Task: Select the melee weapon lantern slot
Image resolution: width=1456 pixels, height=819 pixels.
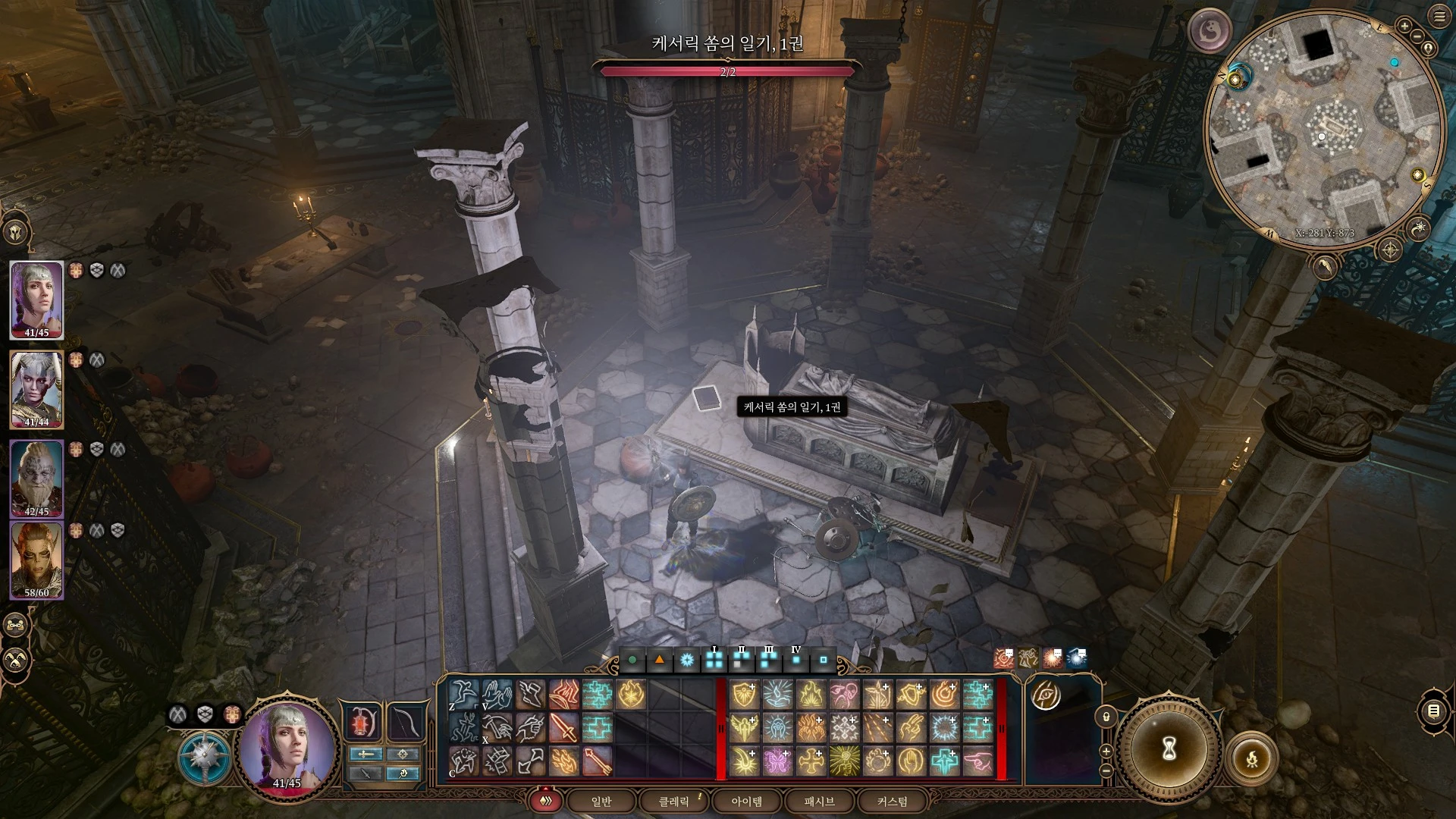Action: pyautogui.click(x=363, y=722)
